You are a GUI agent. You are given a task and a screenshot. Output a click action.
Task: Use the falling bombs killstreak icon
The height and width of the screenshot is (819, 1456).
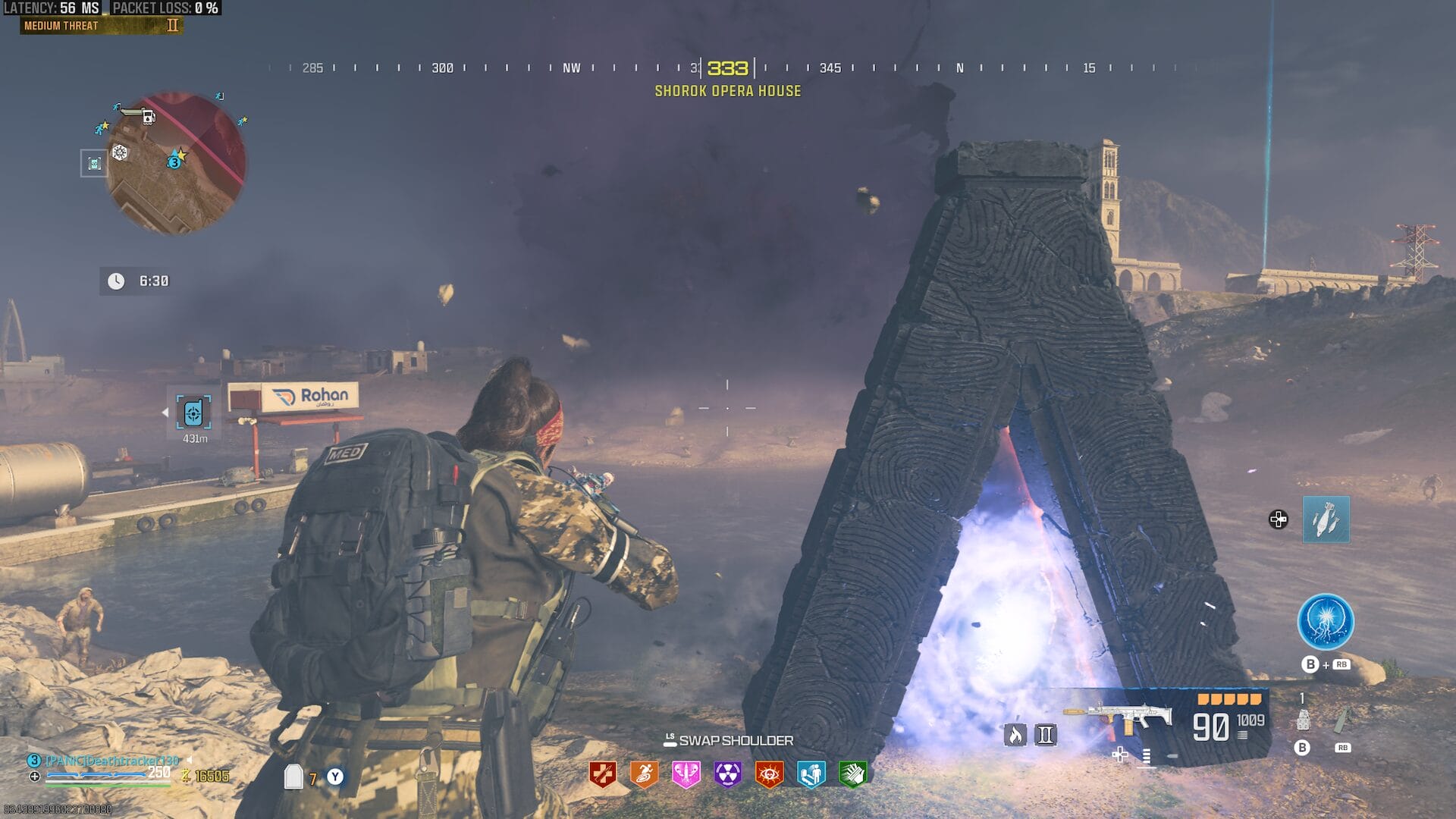[x=1326, y=519]
